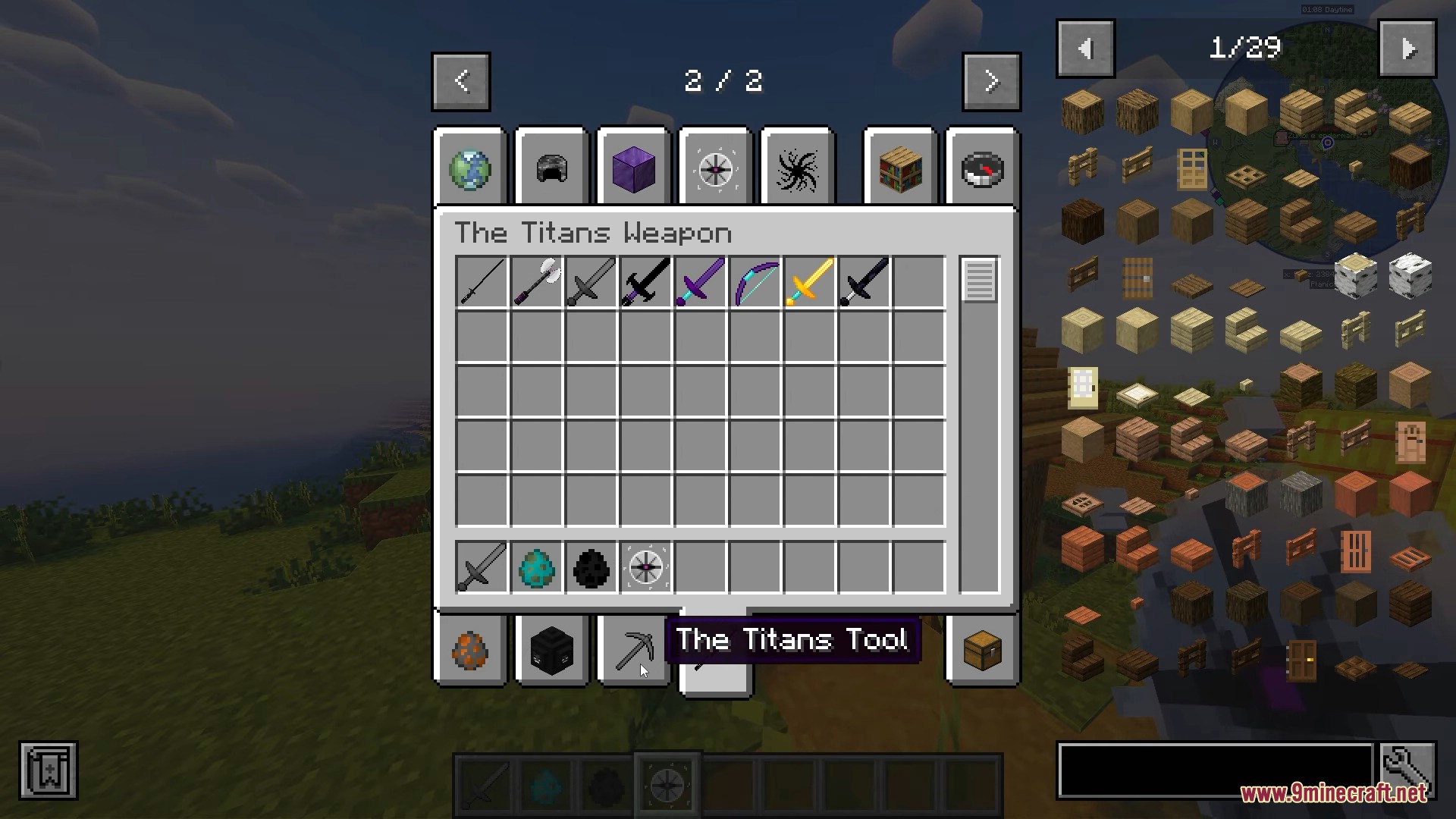Go to previous creative tab page
Screen dimensions: 1456x819
tap(461, 81)
